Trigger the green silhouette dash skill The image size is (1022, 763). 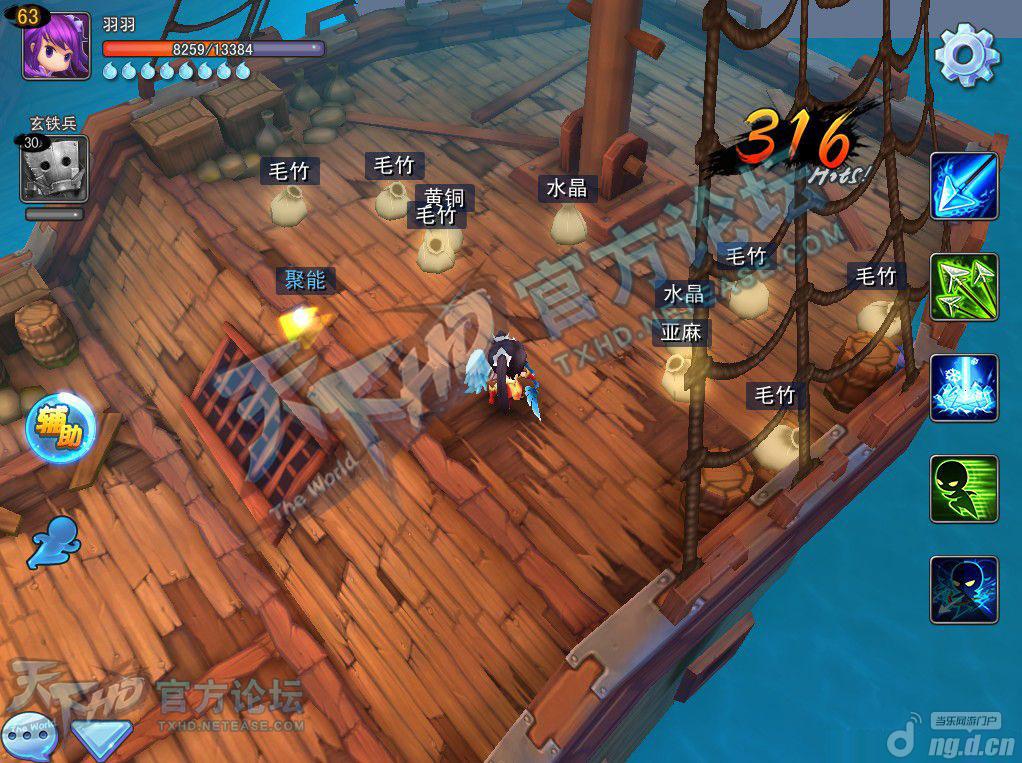pos(964,489)
